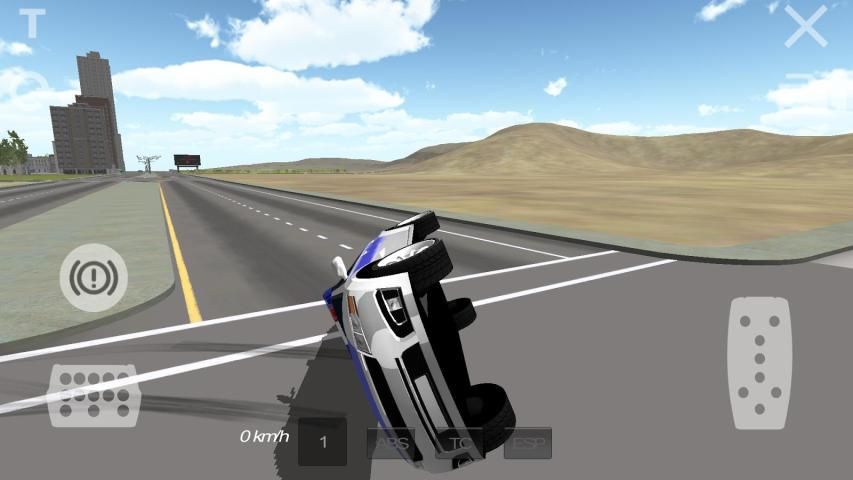Screen dimensions: 853x480
Task: Engage the handbrake button
Action: tap(93, 277)
